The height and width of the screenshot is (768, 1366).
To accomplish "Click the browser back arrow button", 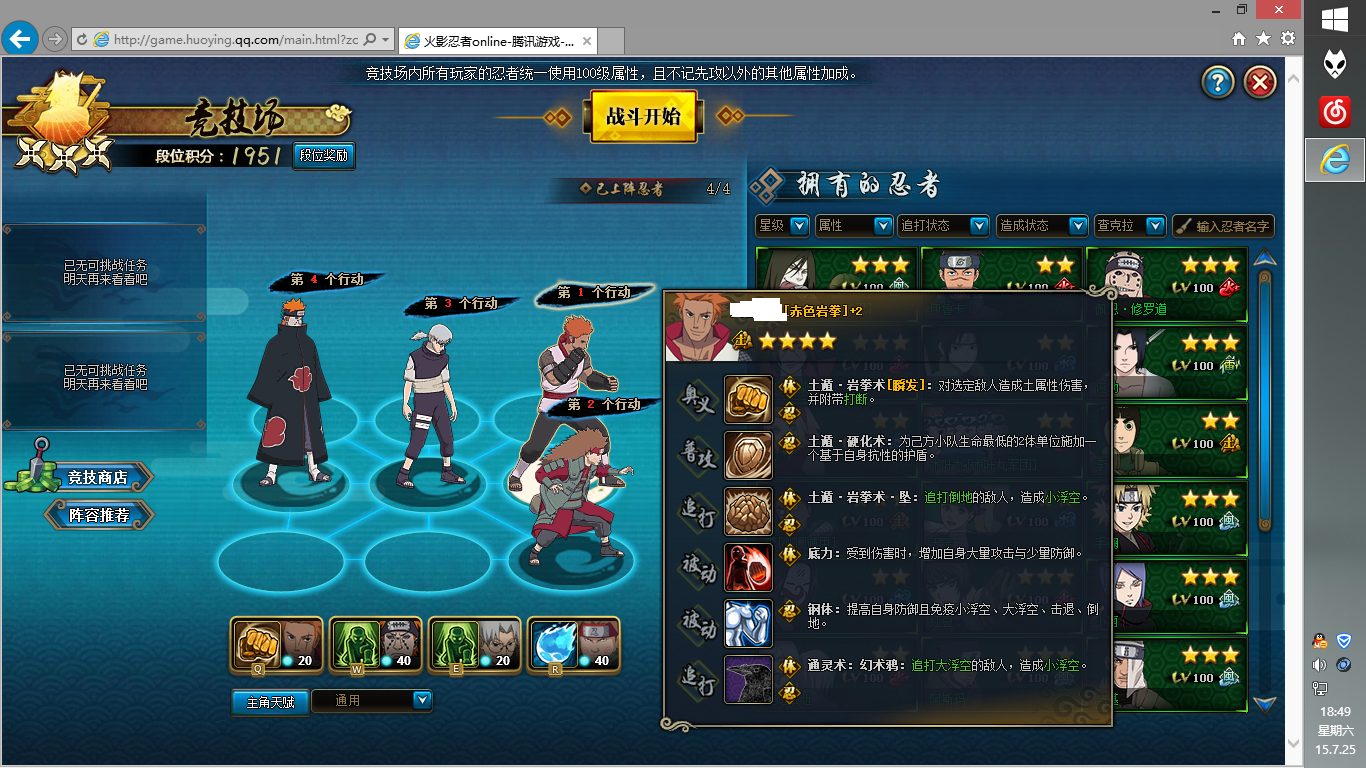I will tap(19, 39).
